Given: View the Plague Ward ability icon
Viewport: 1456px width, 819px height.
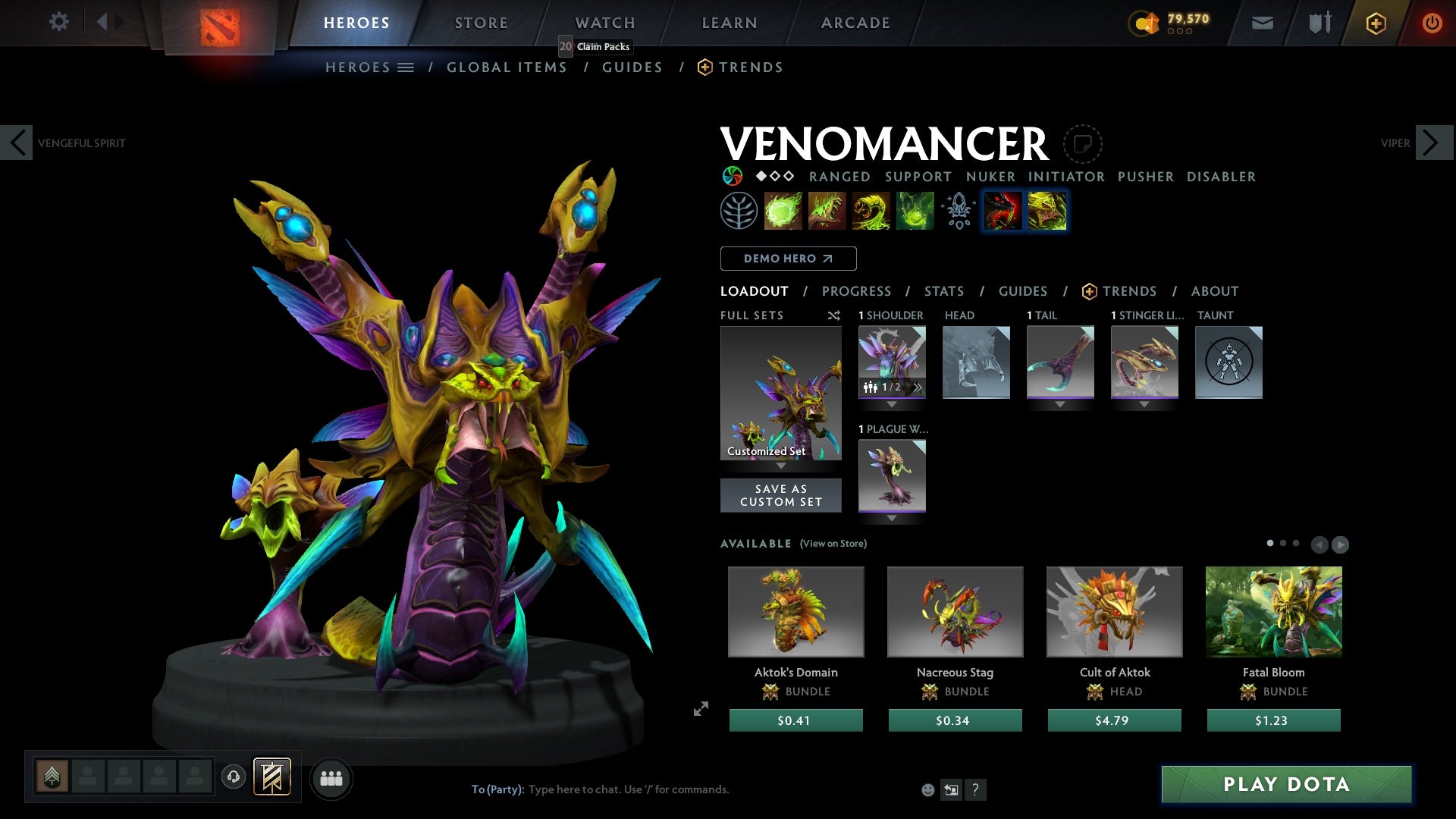Looking at the screenshot, I should tap(871, 211).
